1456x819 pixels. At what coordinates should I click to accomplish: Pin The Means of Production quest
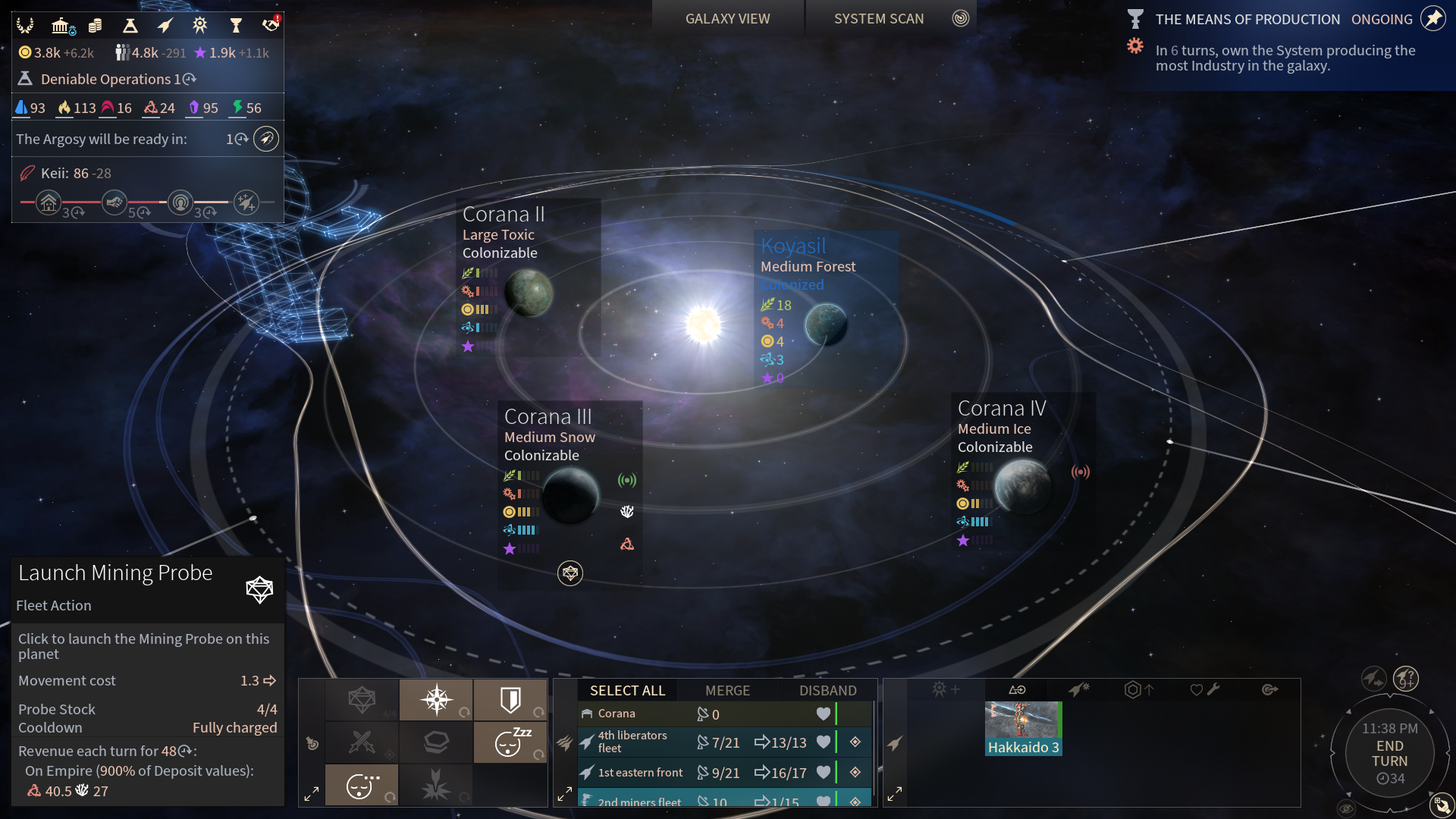tap(1432, 18)
